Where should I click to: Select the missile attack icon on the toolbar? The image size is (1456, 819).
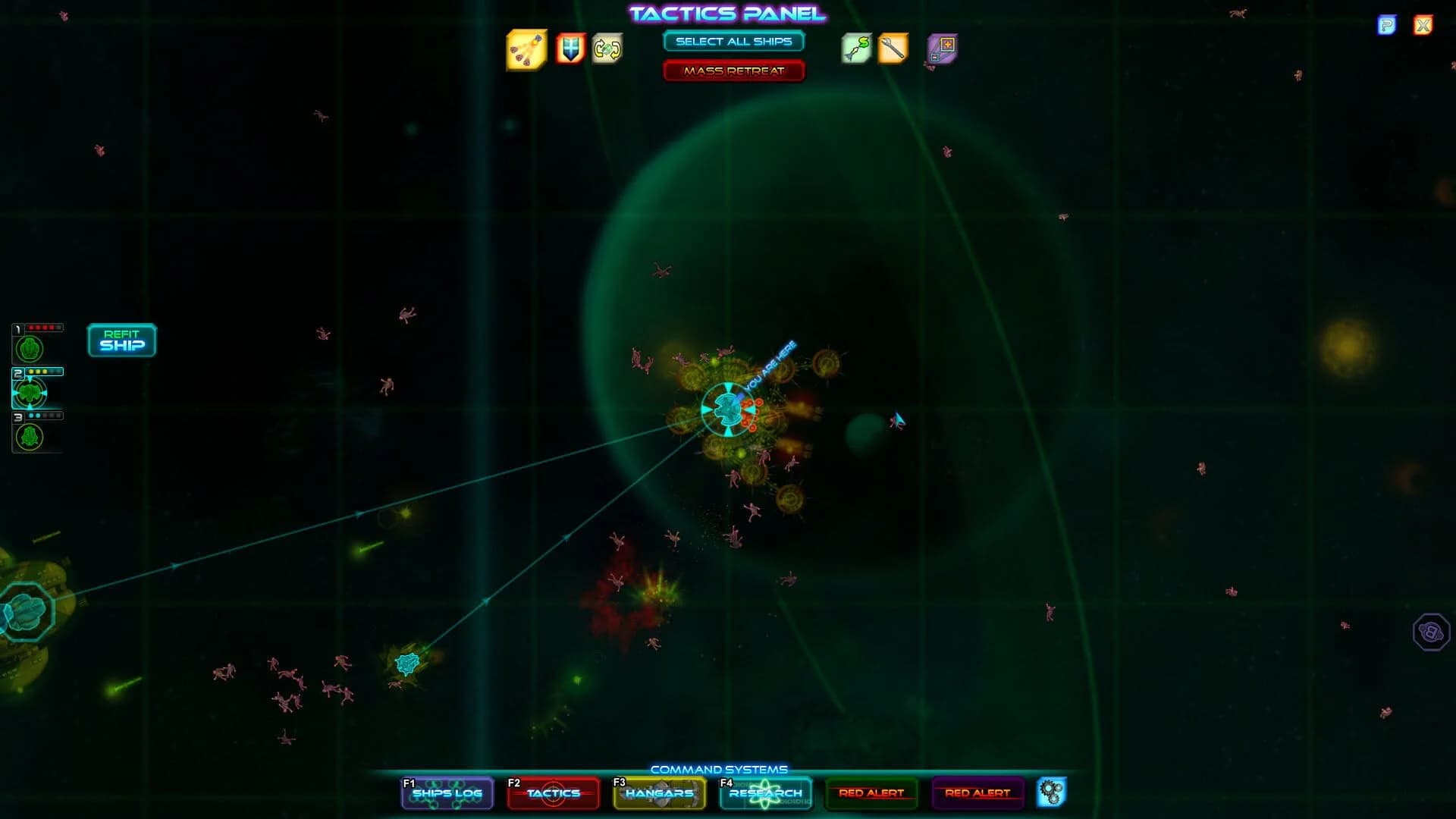526,49
